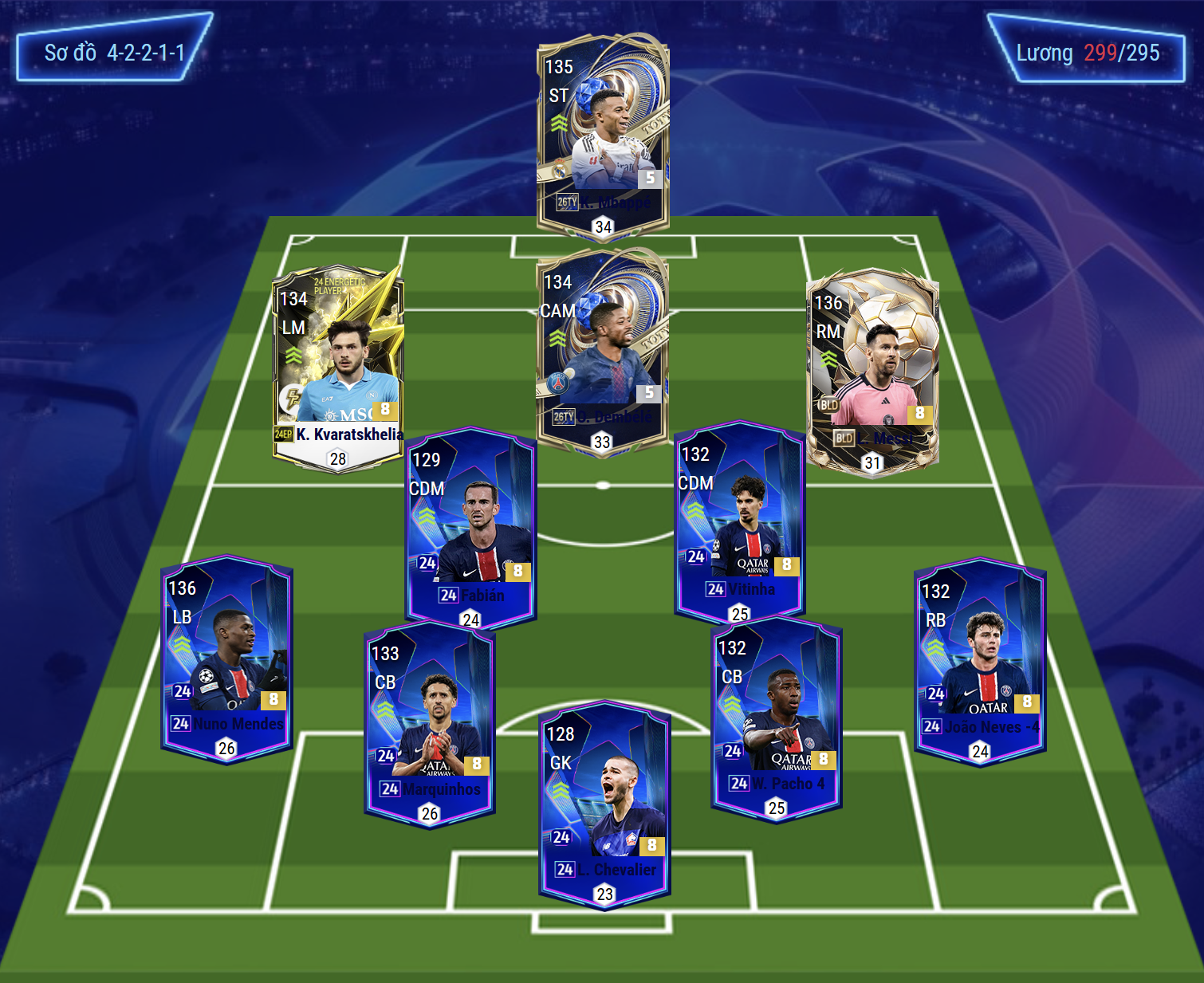
Task: Select the K. Mbappé striker card
Action: (603, 136)
